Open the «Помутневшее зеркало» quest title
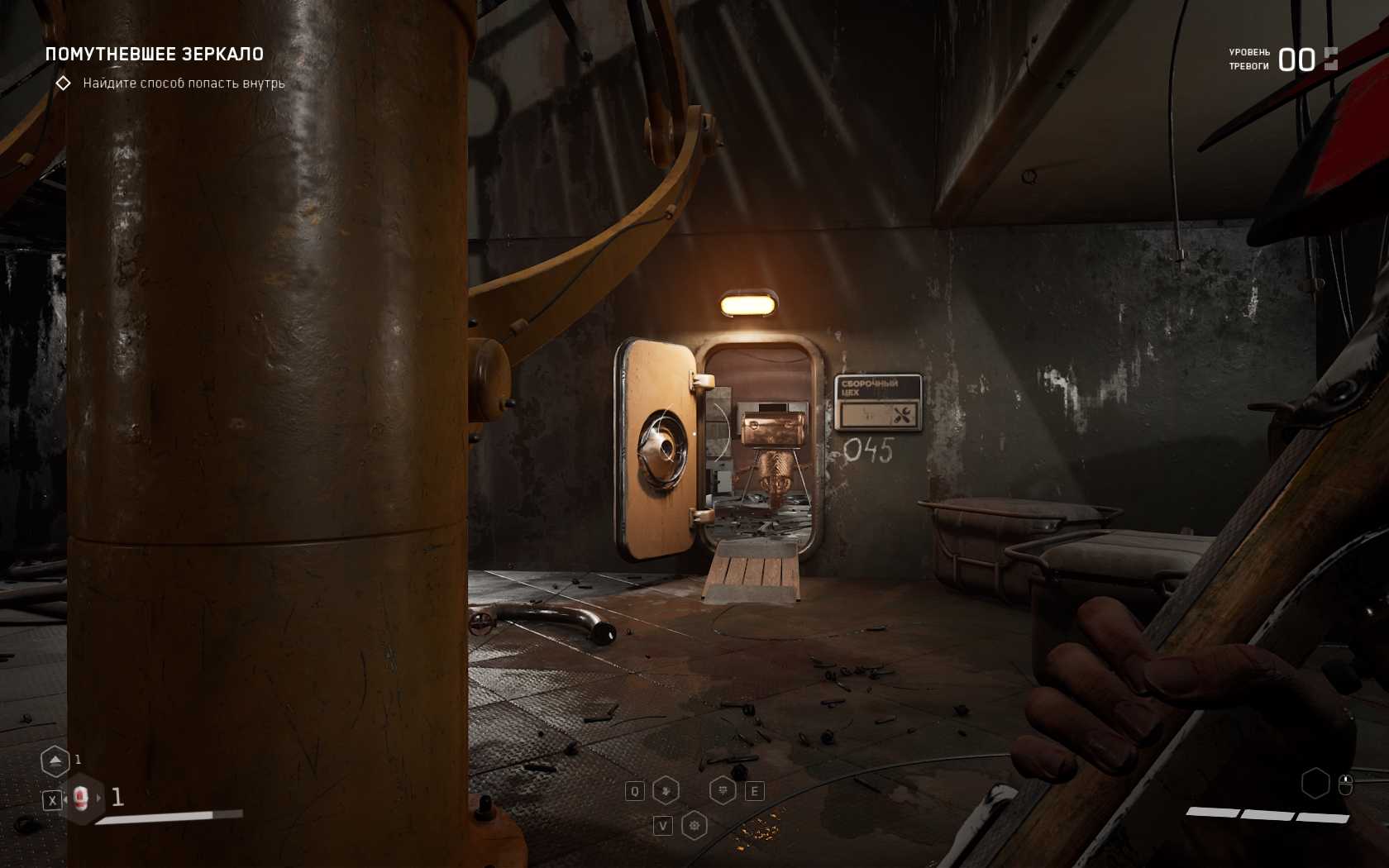1389x868 pixels. click(x=155, y=55)
